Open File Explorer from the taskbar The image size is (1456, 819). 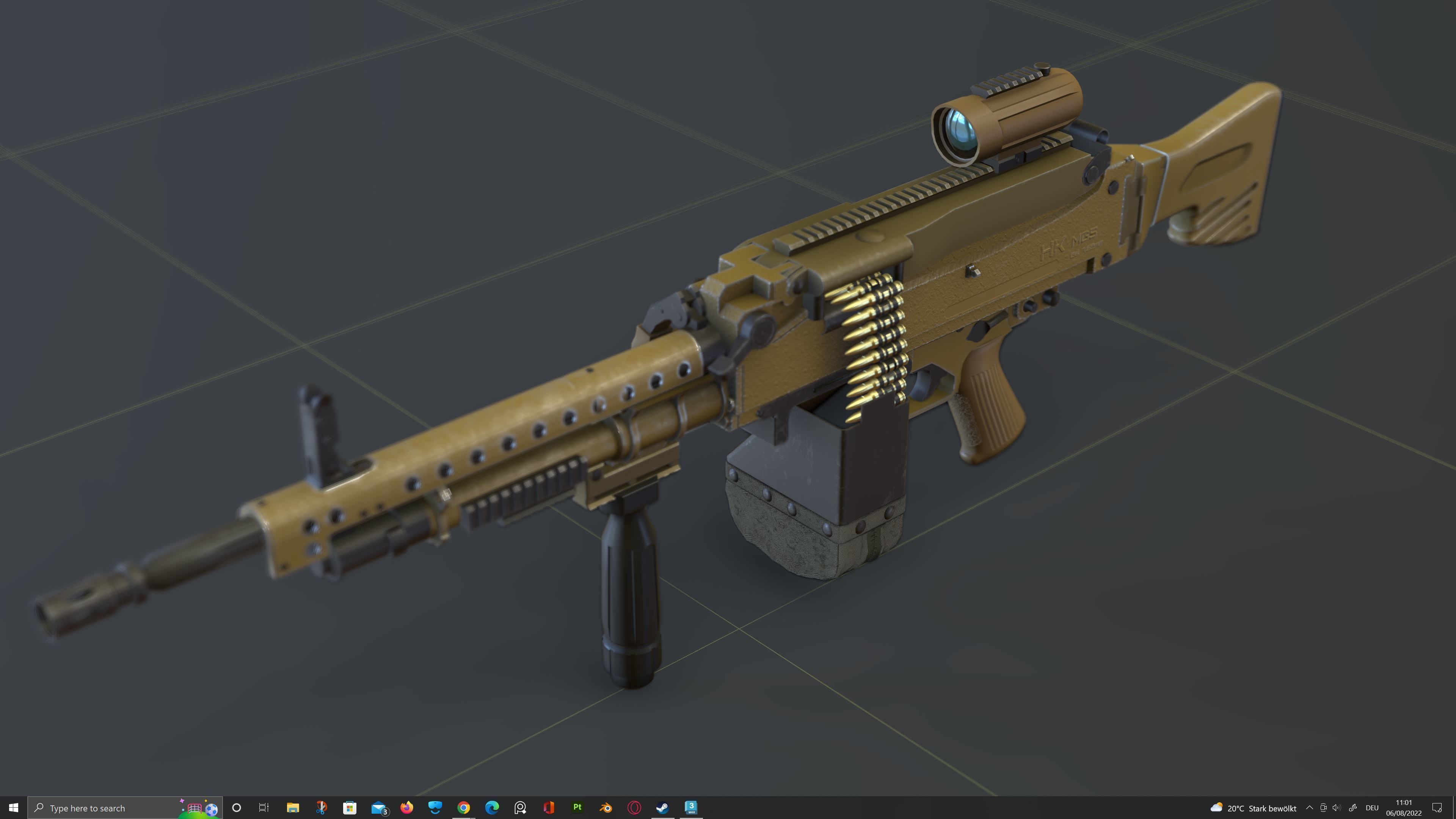tap(293, 807)
